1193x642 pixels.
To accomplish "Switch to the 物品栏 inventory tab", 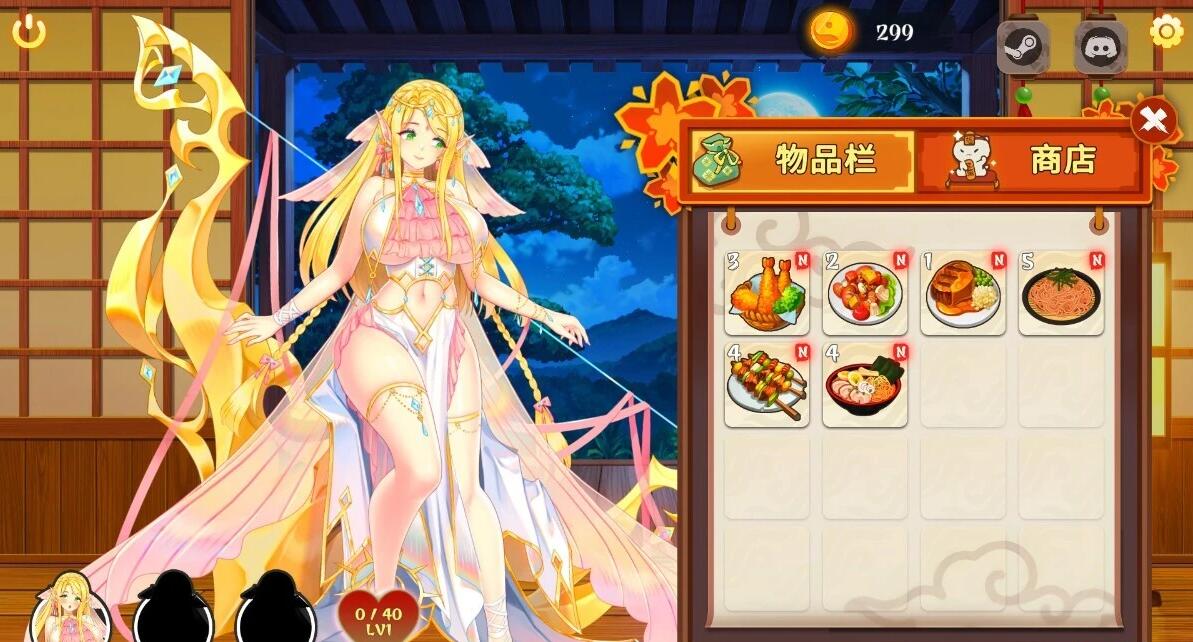I will pyautogui.click(x=802, y=160).
